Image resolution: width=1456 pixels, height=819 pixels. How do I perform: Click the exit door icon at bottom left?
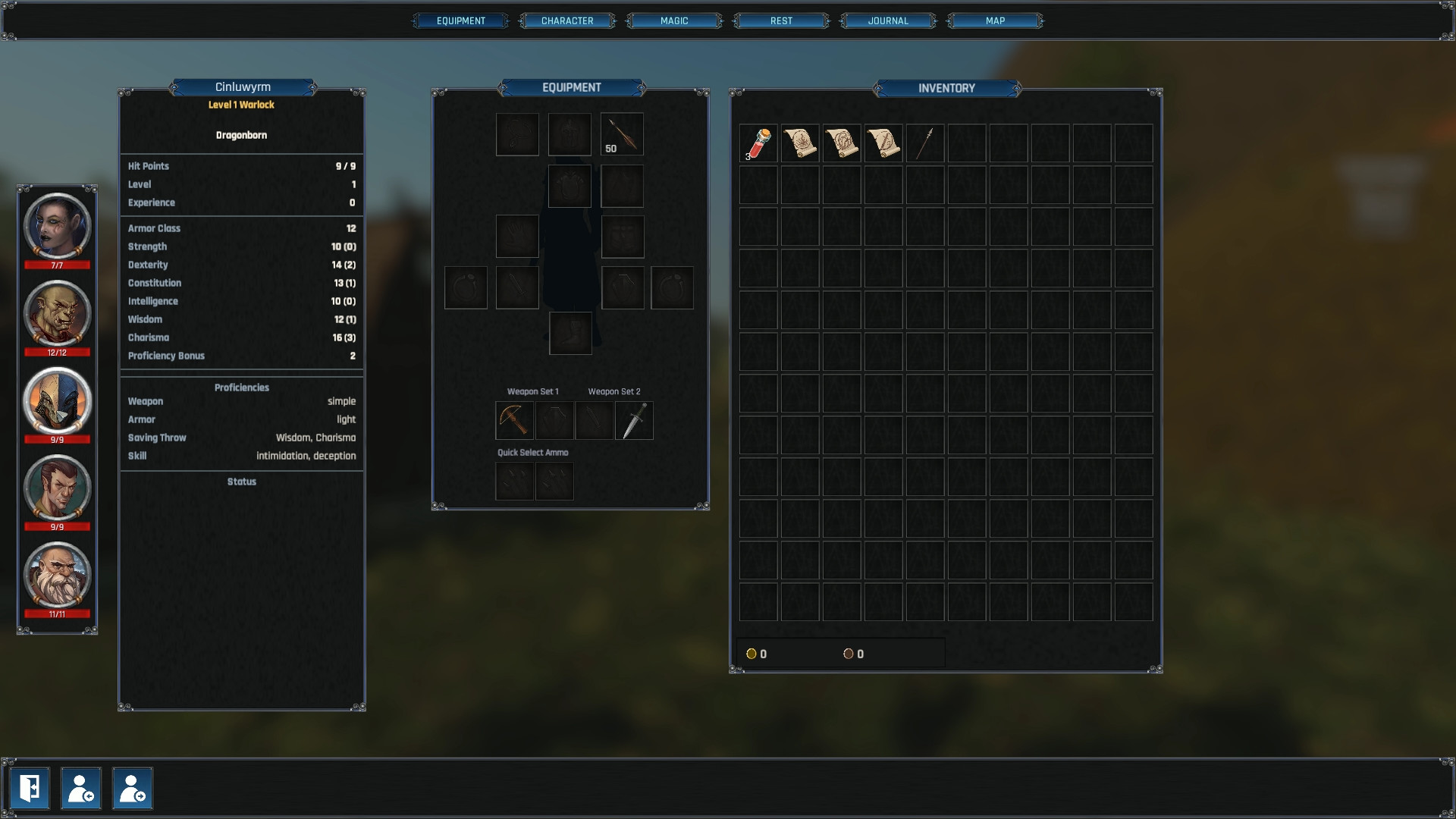(x=30, y=789)
